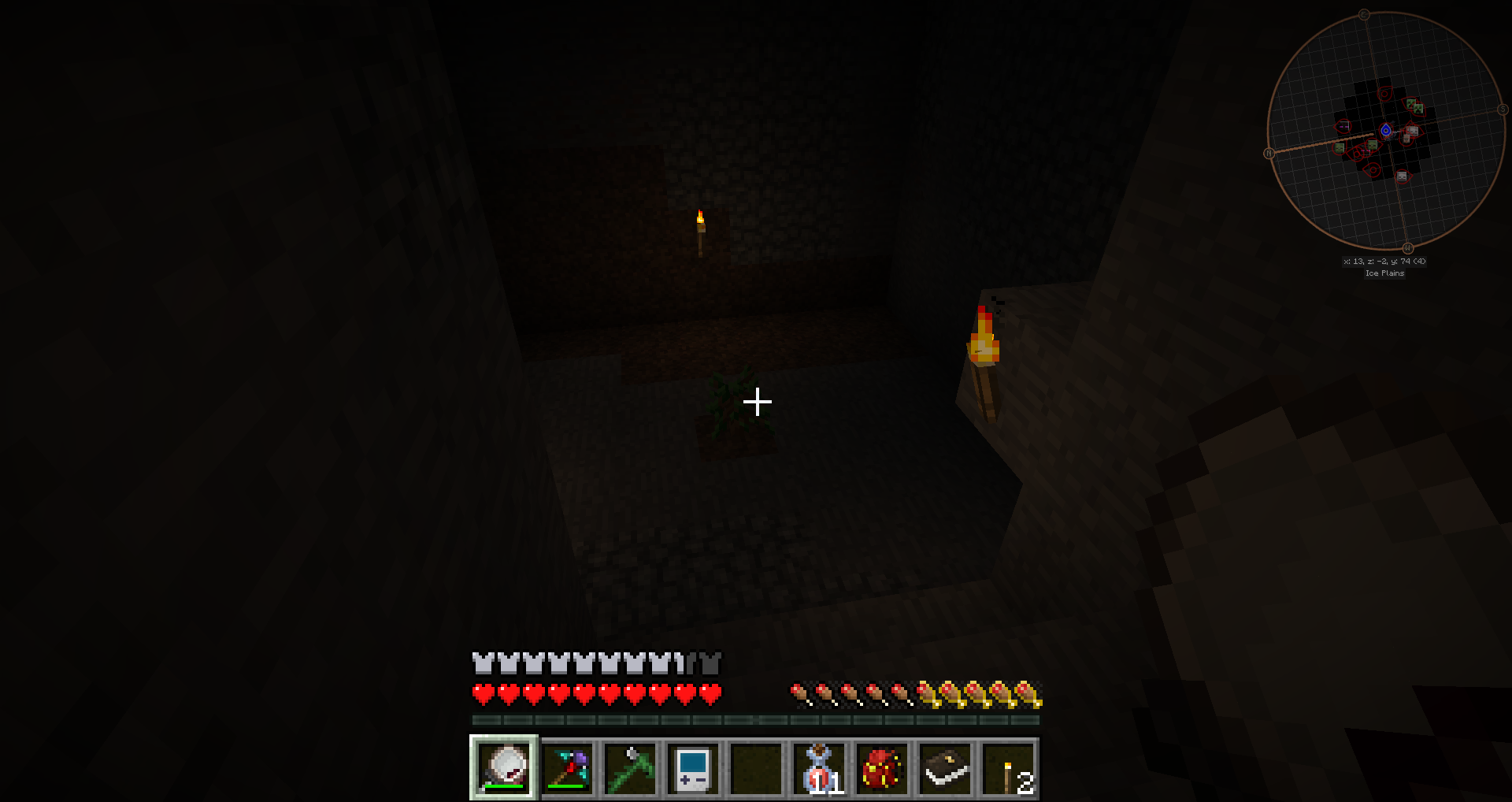Pick the red potion bottle slot

pos(819,768)
